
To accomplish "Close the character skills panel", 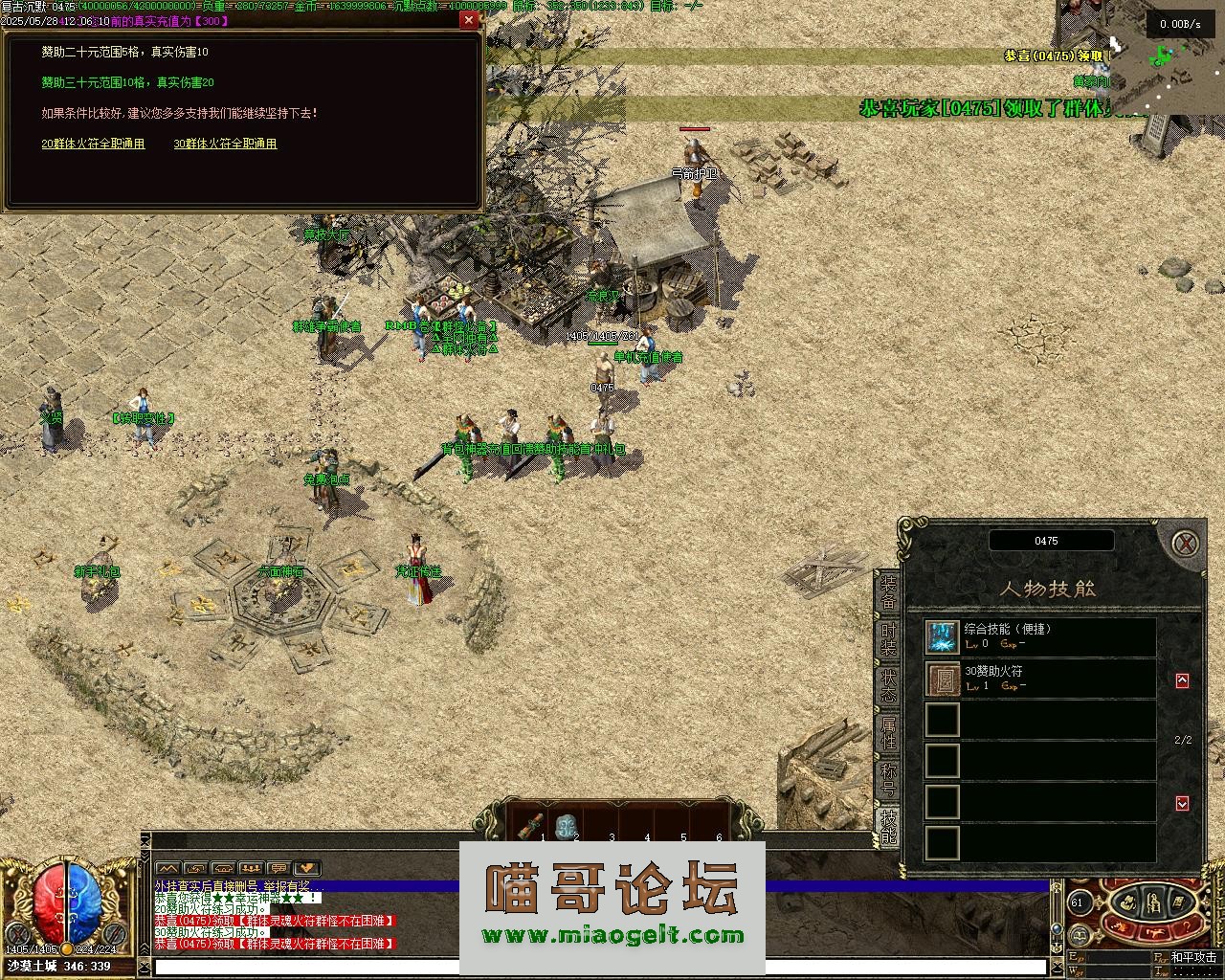I will click(x=1187, y=544).
